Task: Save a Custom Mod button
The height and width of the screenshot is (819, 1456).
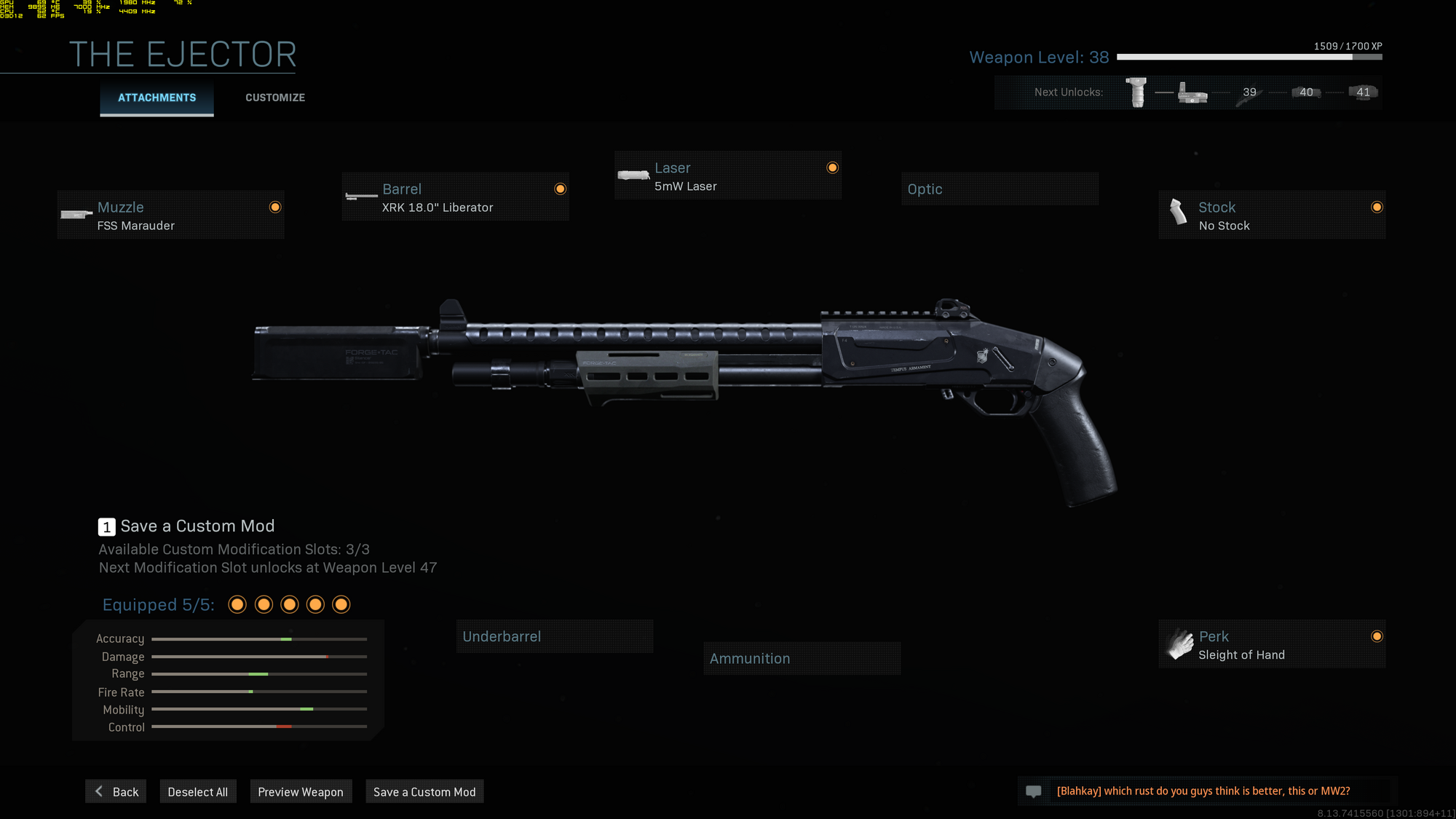Action: coord(424,791)
